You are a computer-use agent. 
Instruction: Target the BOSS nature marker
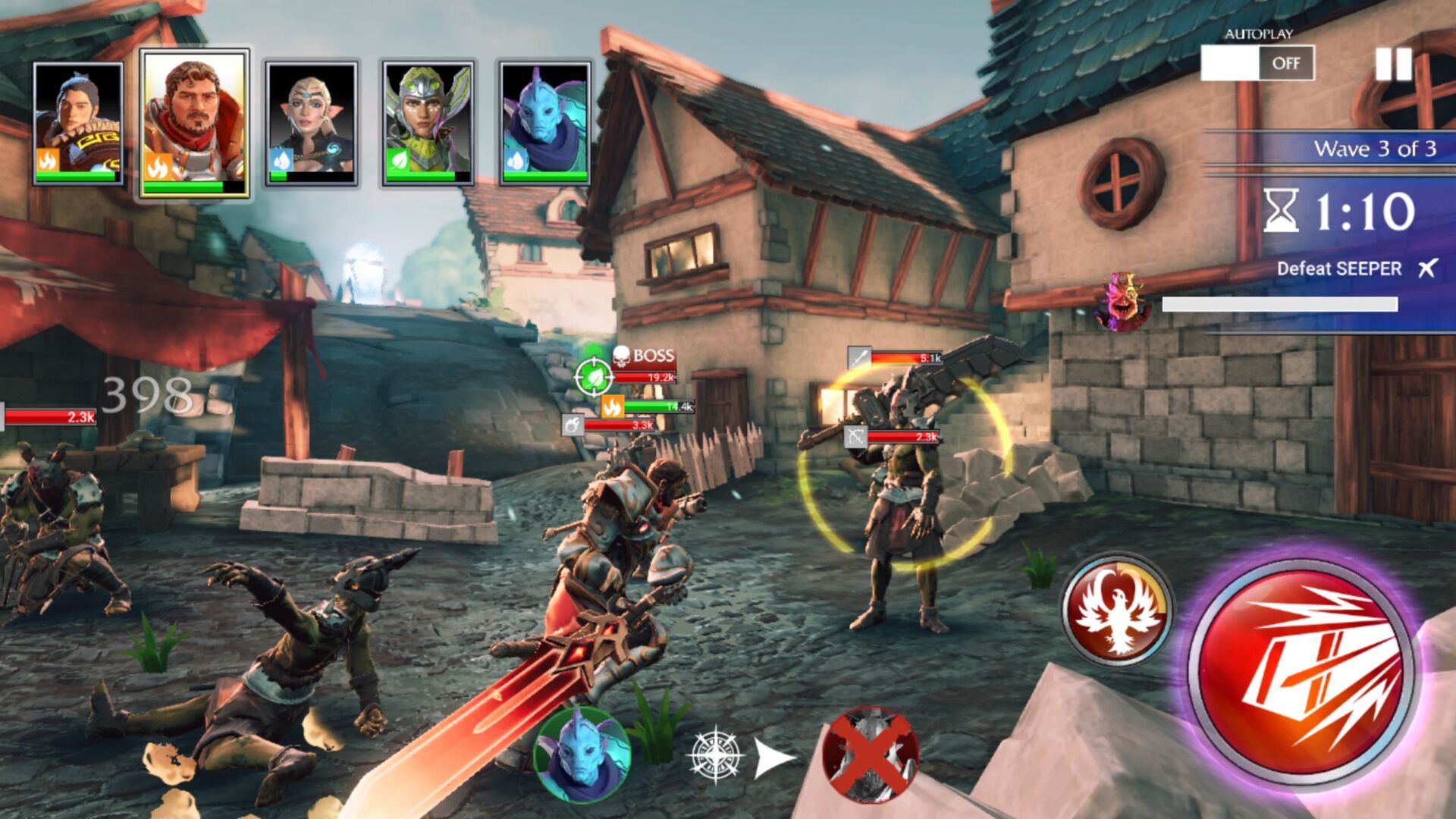(593, 376)
